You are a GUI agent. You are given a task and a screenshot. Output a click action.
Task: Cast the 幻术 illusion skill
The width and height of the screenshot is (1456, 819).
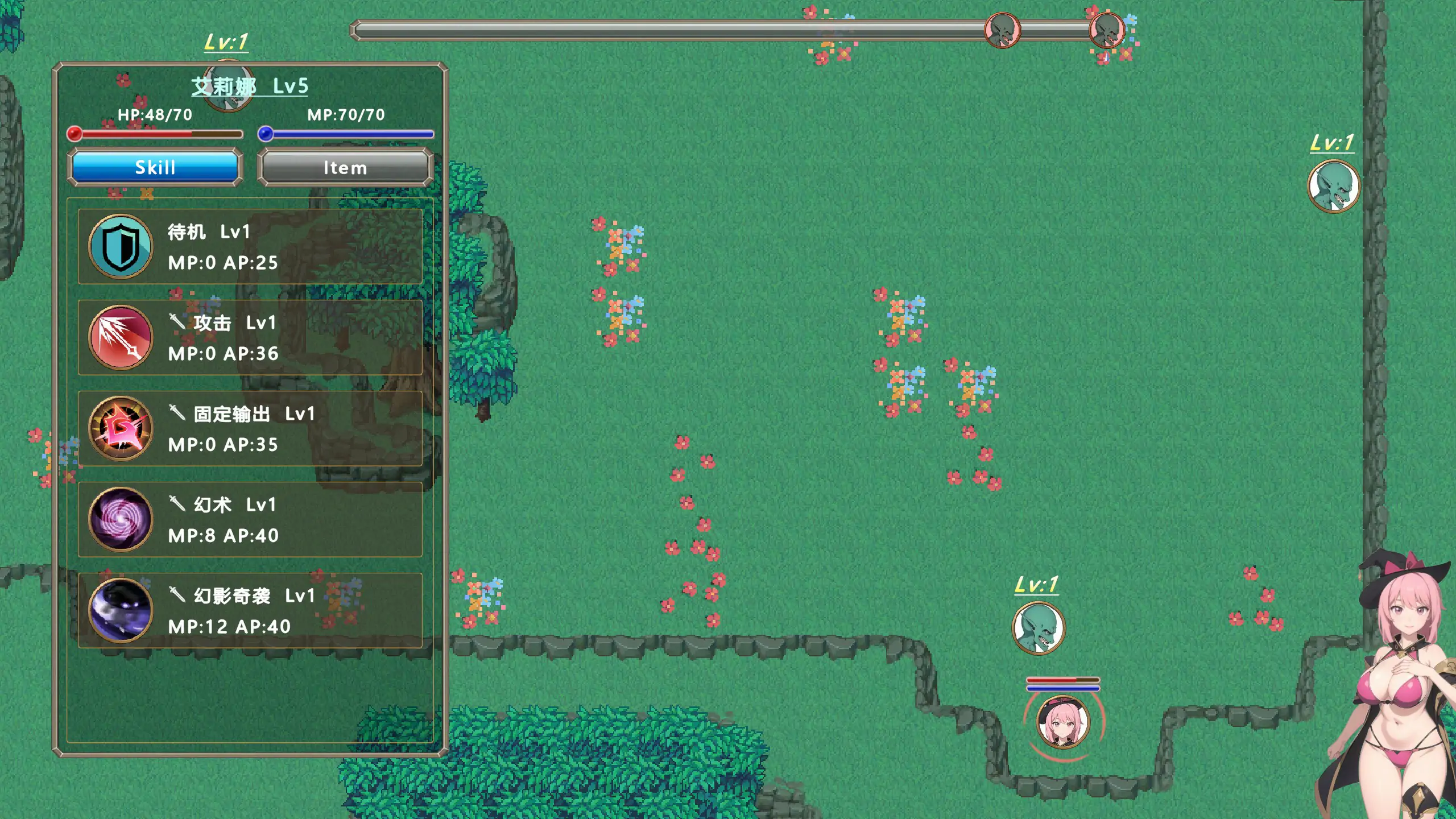point(250,520)
